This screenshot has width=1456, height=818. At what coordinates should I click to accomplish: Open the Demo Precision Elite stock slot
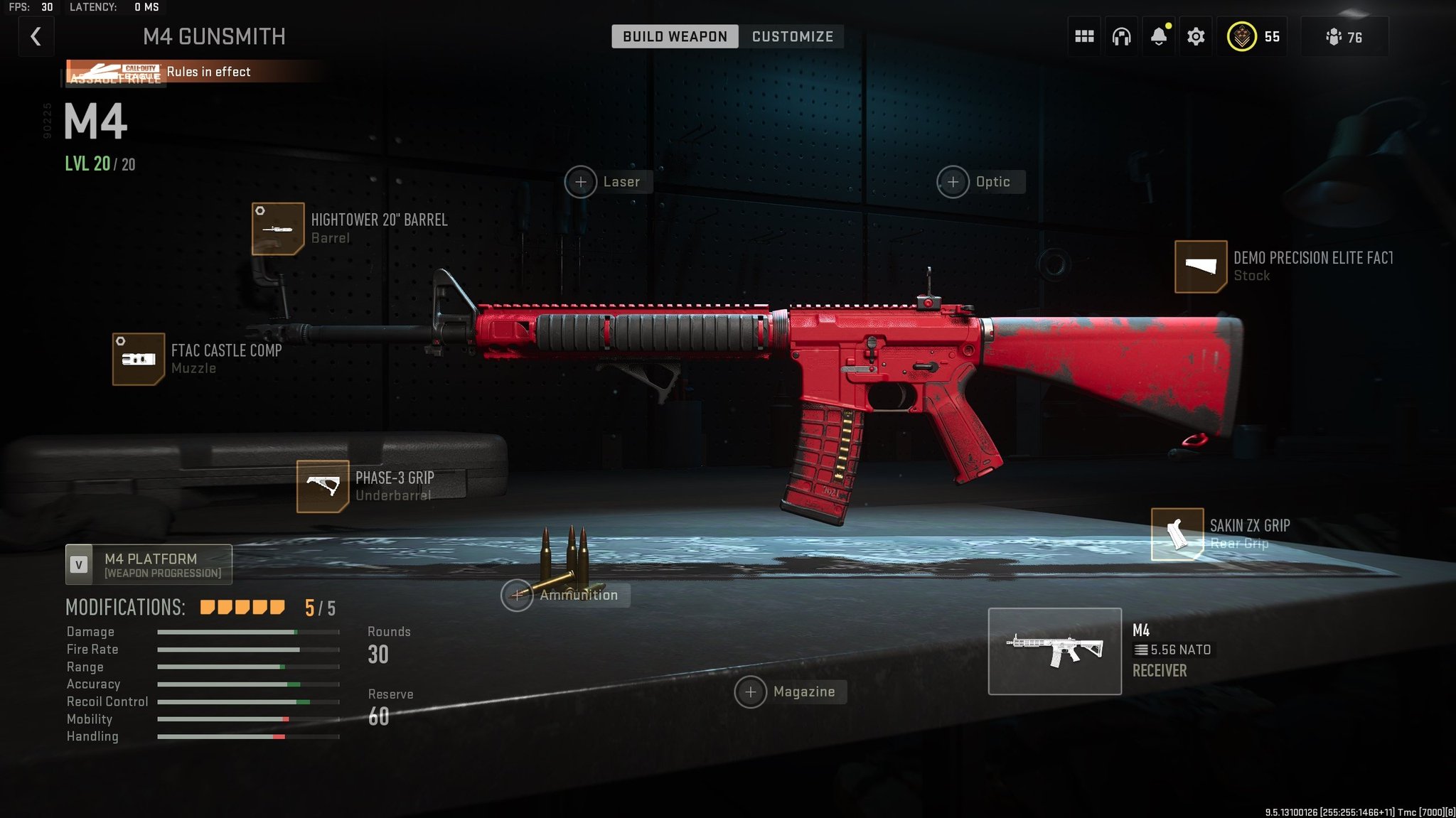(1201, 267)
